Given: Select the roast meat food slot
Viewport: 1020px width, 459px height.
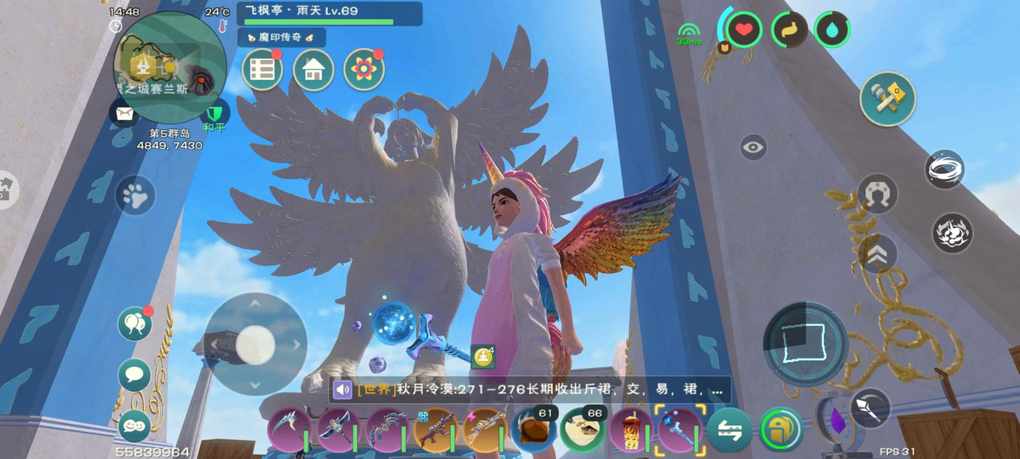Looking at the screenshot, I should (x=535, y=430).
